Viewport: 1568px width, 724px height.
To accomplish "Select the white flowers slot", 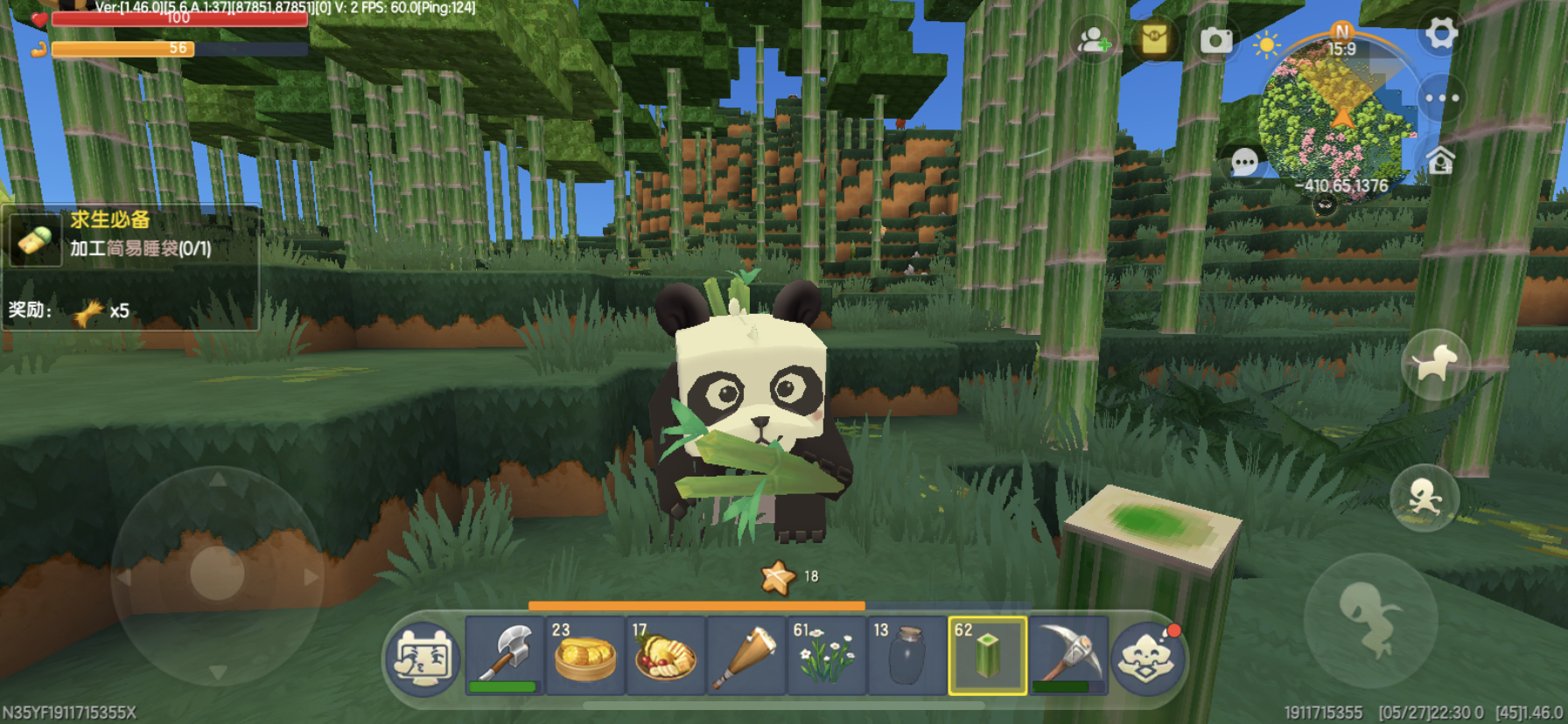I will pyautogui.click(x=826, y=656).
